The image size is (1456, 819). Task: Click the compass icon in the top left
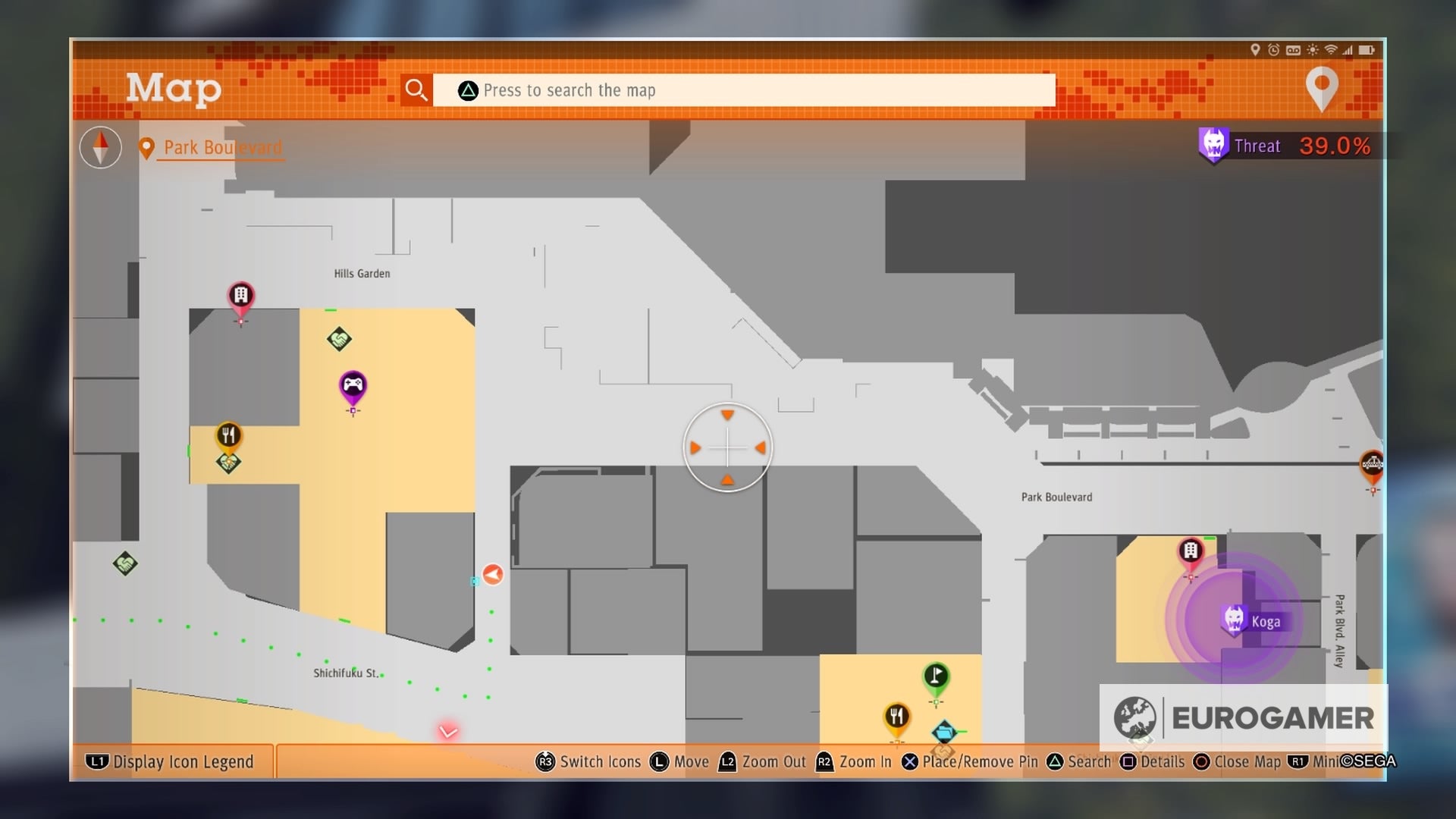tap(99, 147)
